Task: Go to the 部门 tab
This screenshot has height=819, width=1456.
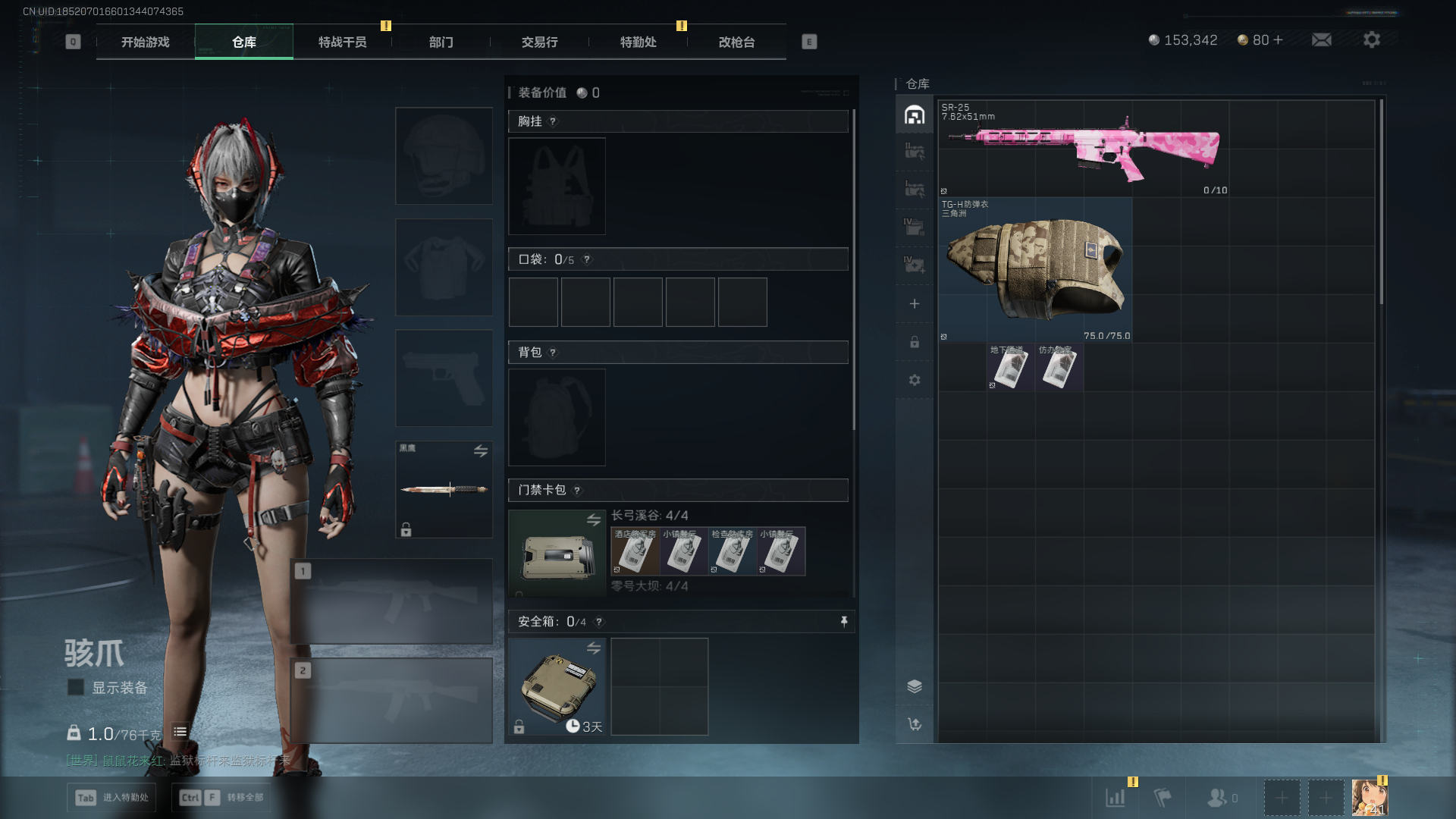Action: point(441,42)
